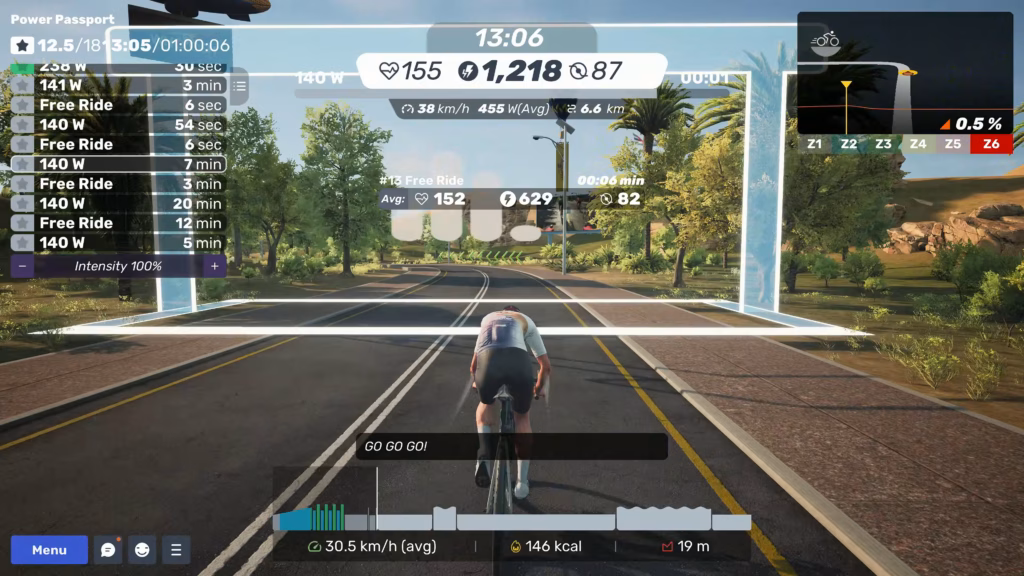Select the 140 W 7 min interval row
Screen dimensions: 1024x576
118,164
